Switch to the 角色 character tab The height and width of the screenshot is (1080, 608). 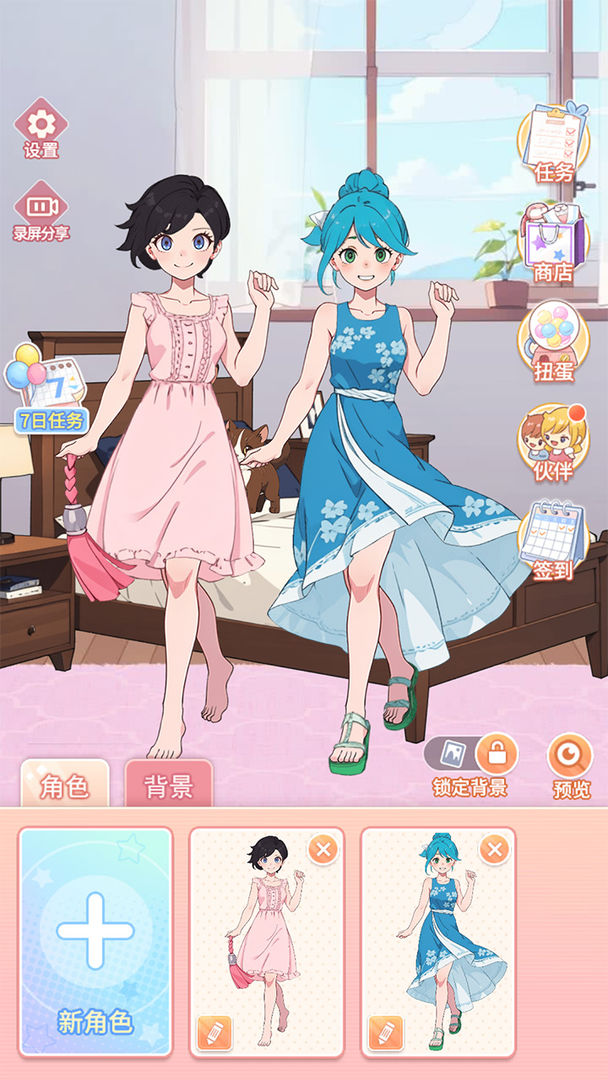pos(65,786)
